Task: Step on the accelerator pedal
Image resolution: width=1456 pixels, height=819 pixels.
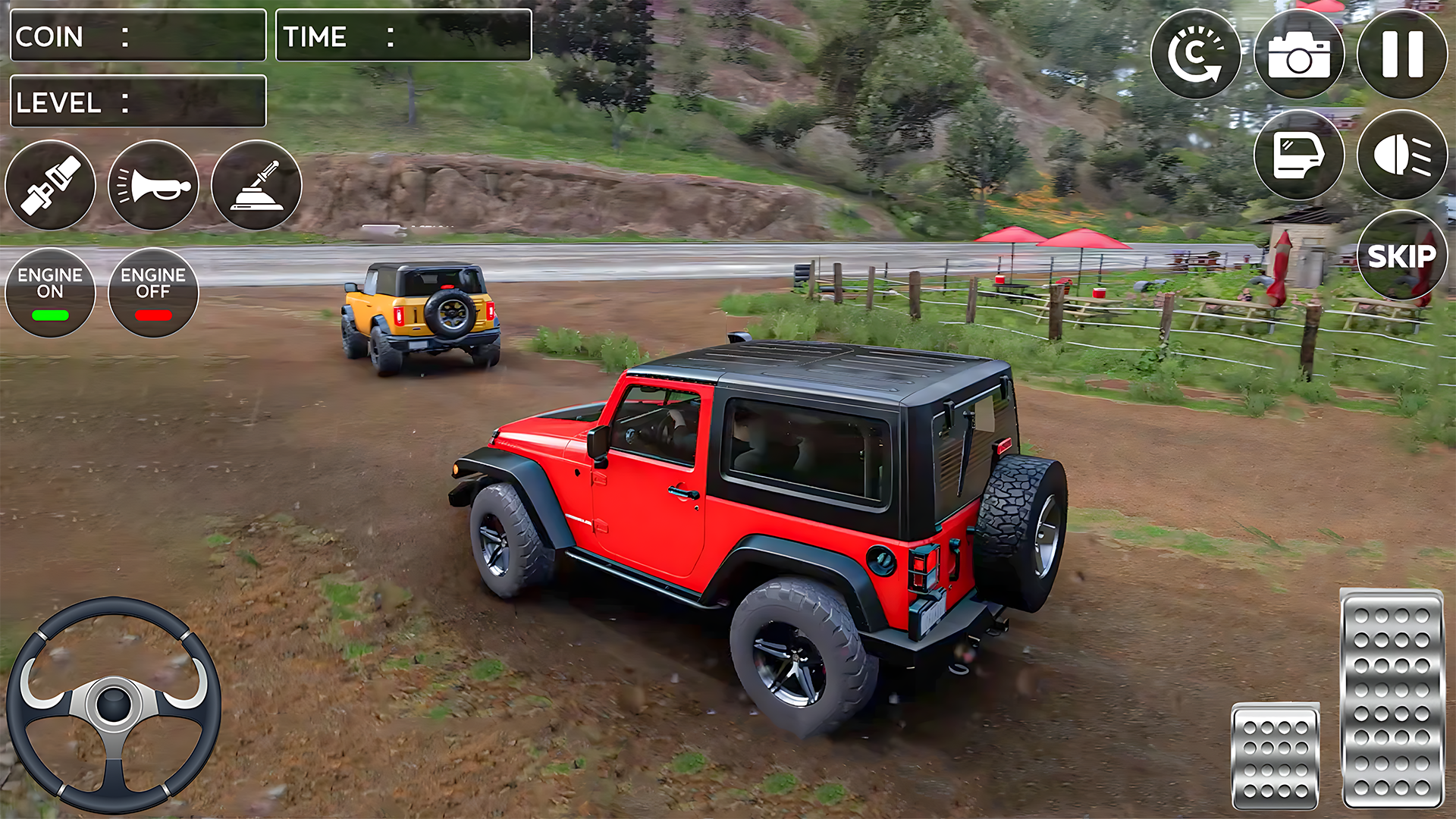Action: tap(1392, 698)
